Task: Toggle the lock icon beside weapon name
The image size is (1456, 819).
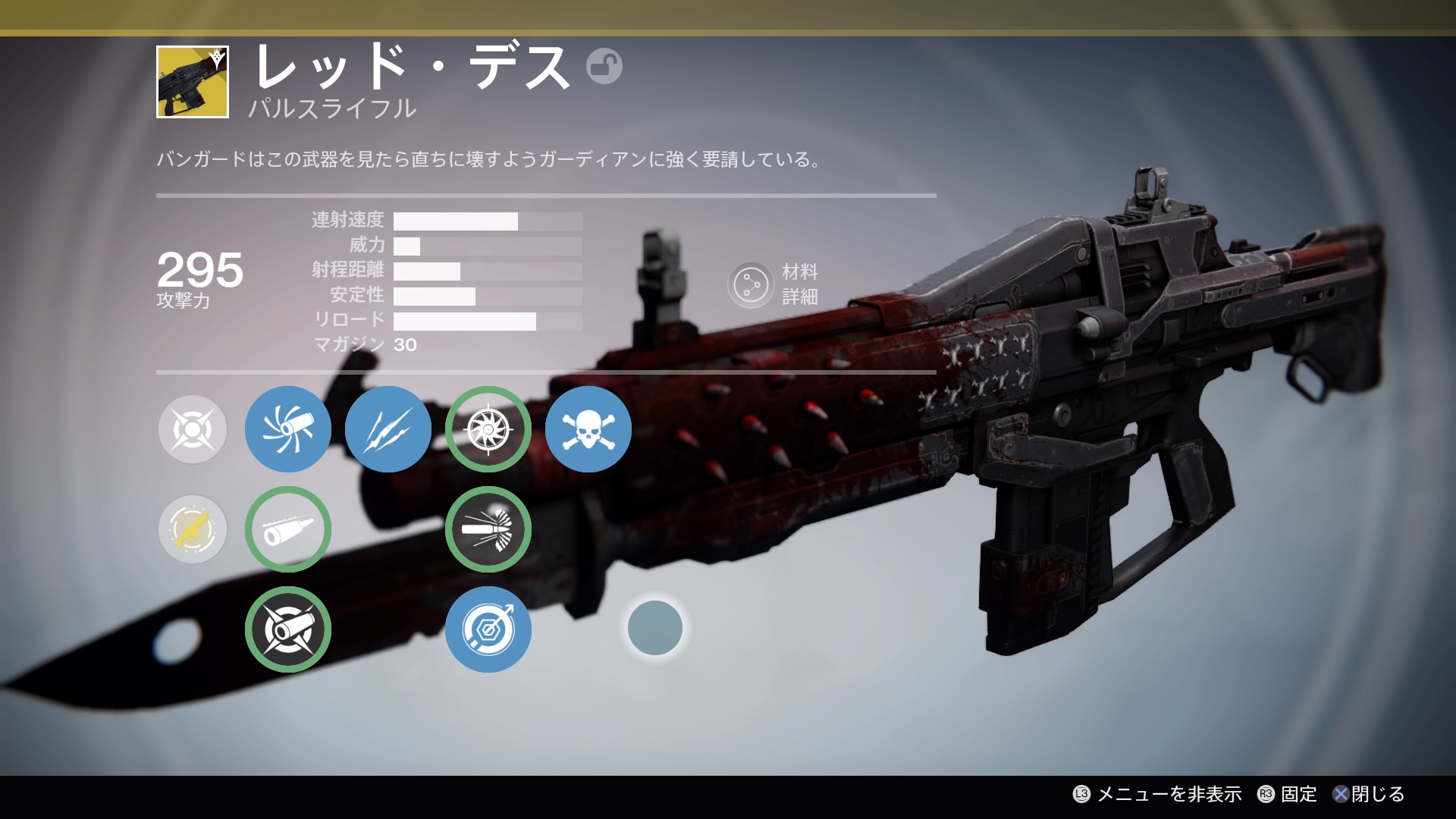Action: coord(604,66)
